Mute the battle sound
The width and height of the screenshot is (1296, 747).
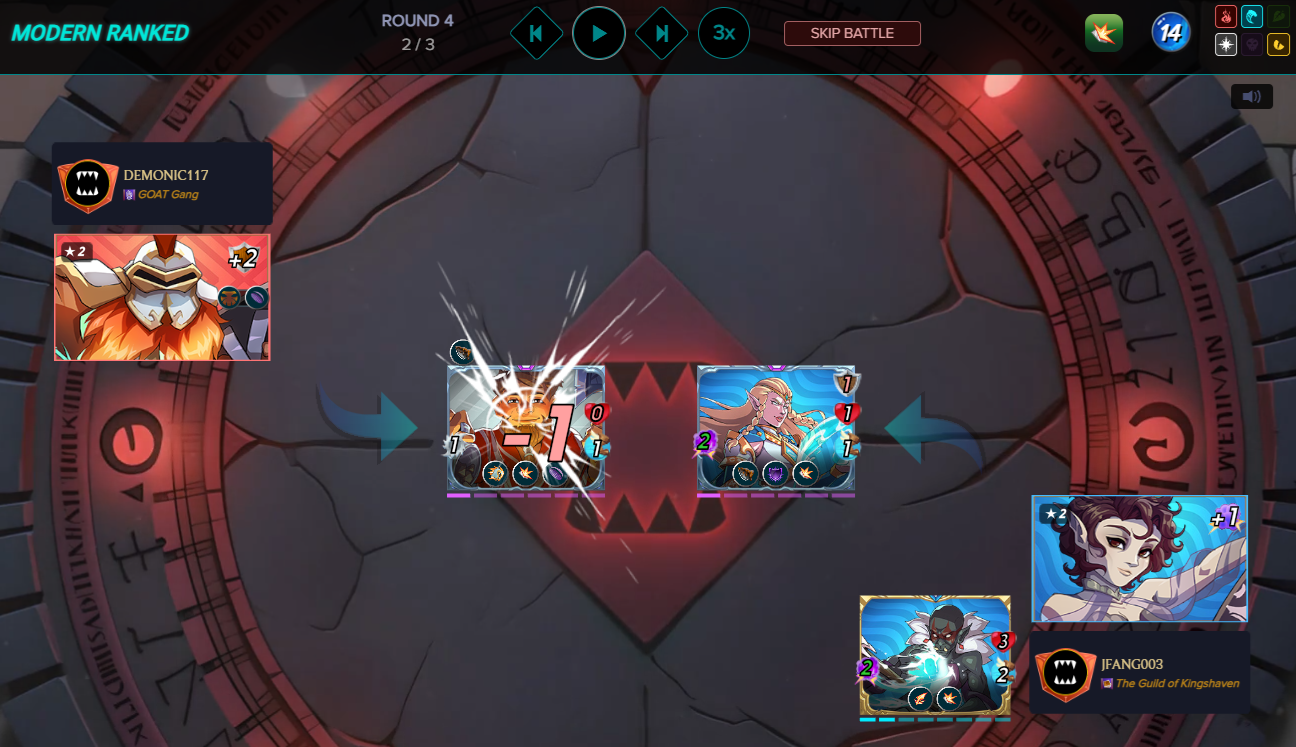coord(1252,96)
